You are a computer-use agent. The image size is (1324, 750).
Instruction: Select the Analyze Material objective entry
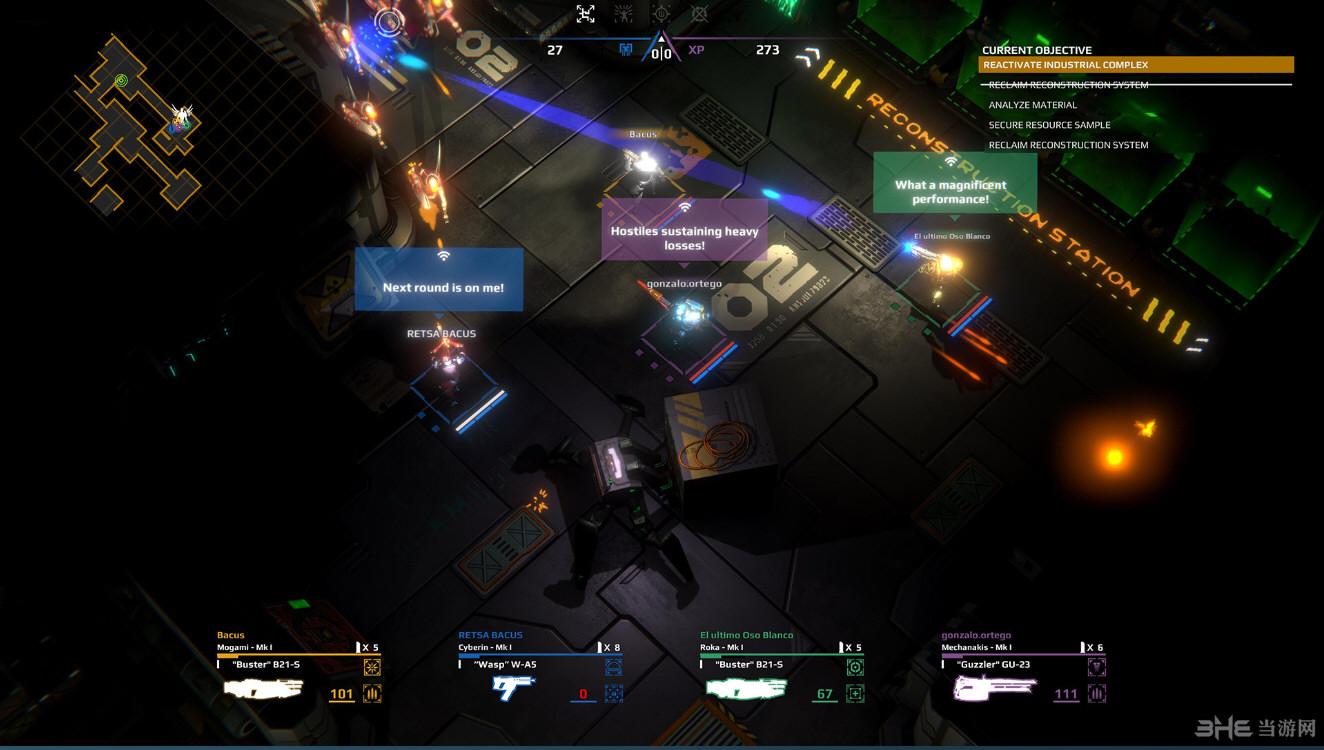point(1033,105)
